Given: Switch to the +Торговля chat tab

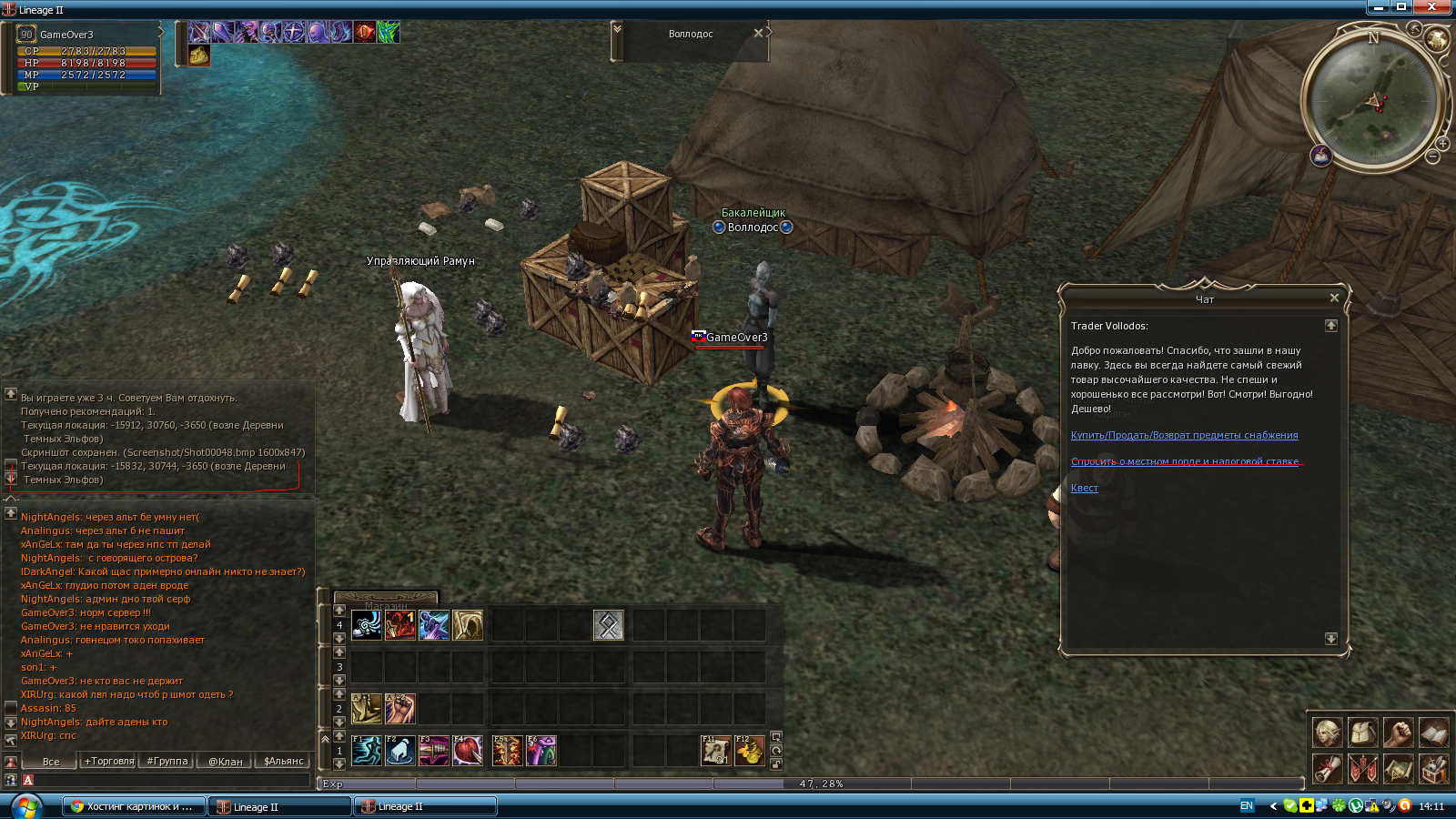Looking at the screenshot, I should (x=109, y=761).
